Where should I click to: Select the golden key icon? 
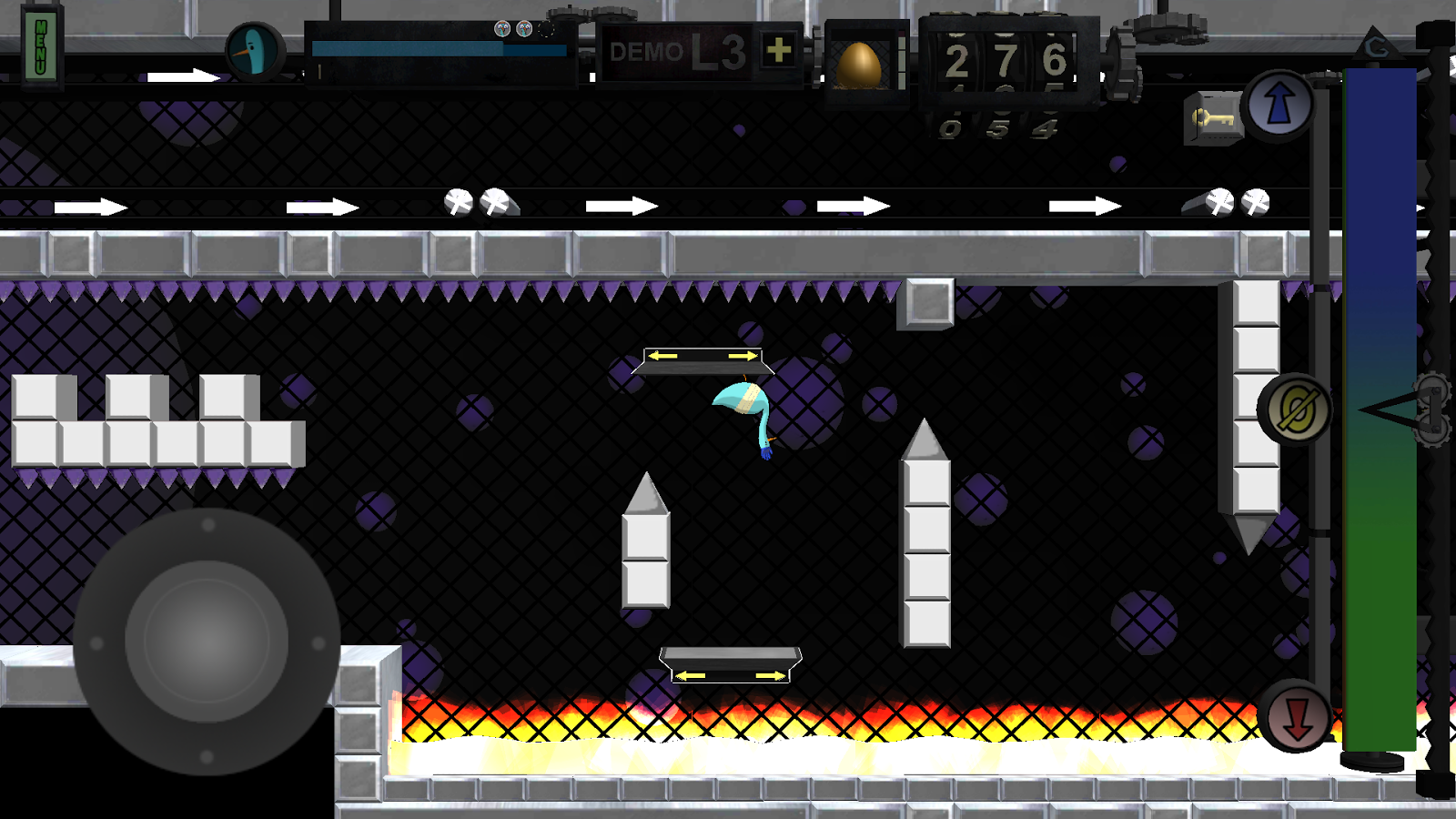tap(1213, 119)
